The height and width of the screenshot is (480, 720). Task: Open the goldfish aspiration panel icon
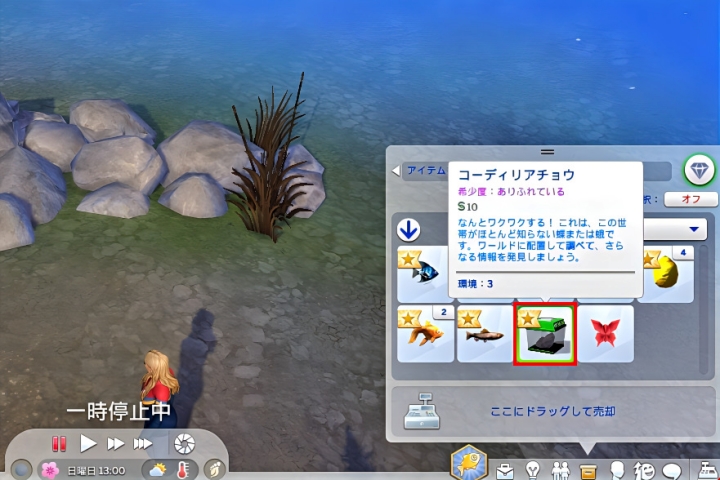coord(469,462)
